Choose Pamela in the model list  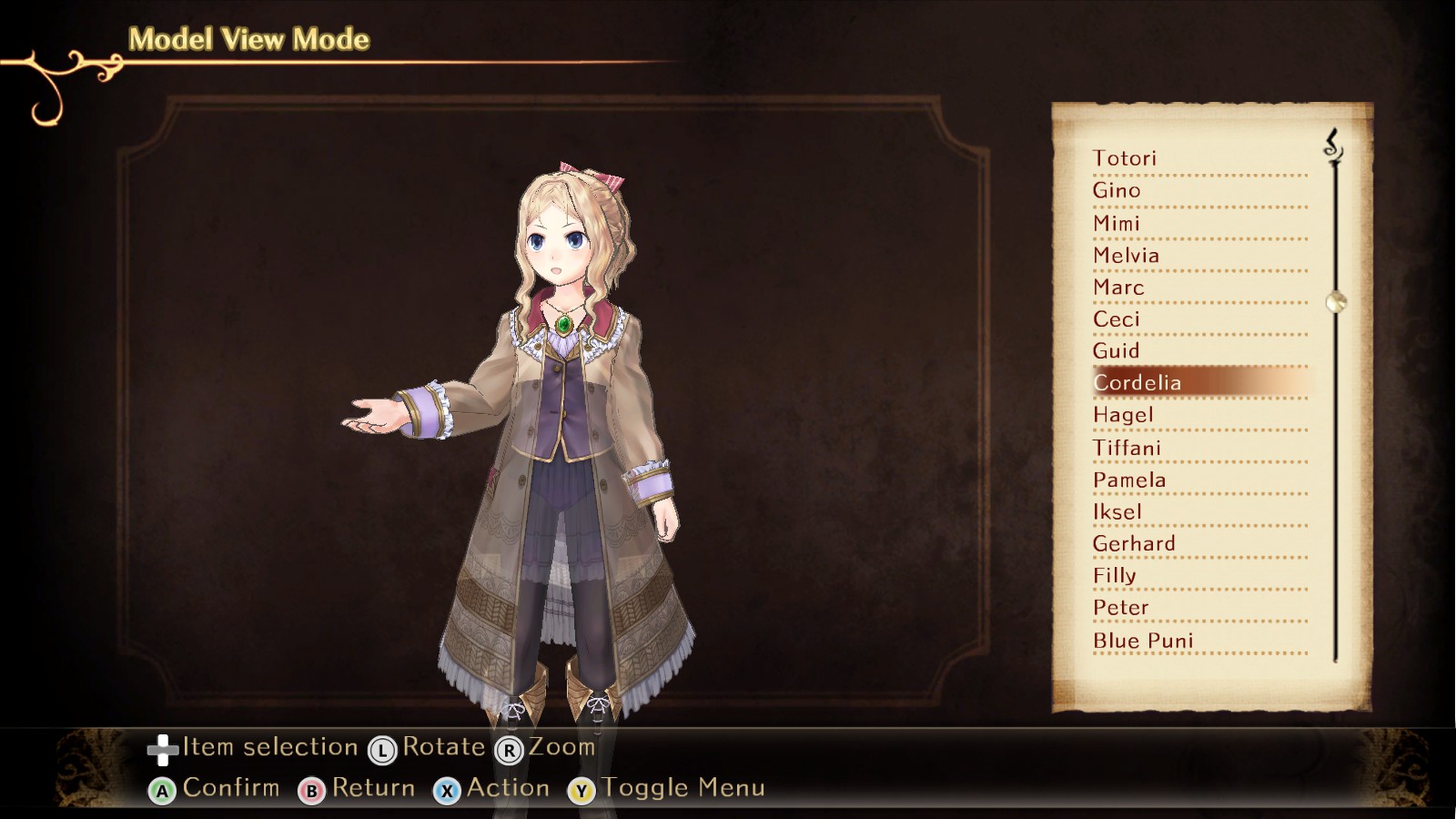pos(1129,480)
